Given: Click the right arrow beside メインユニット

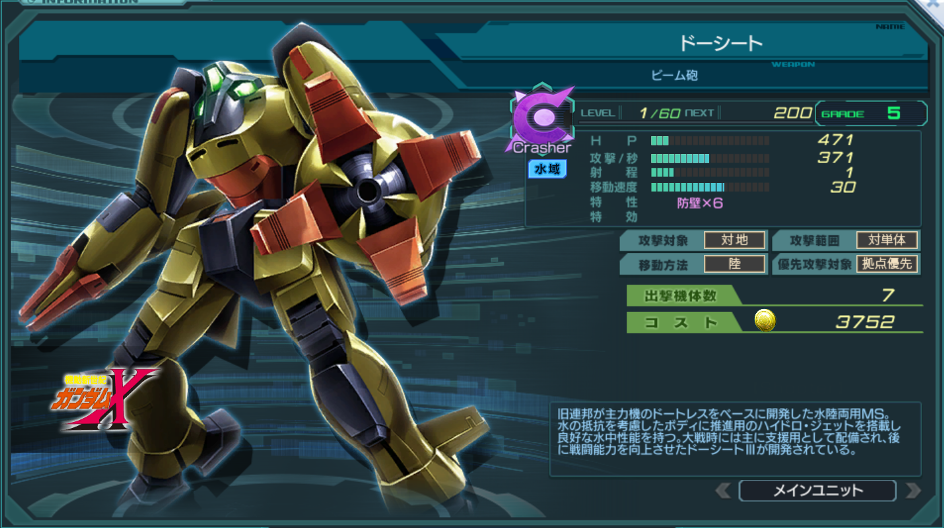Looking at the screenshot, I should click(911, 490).
